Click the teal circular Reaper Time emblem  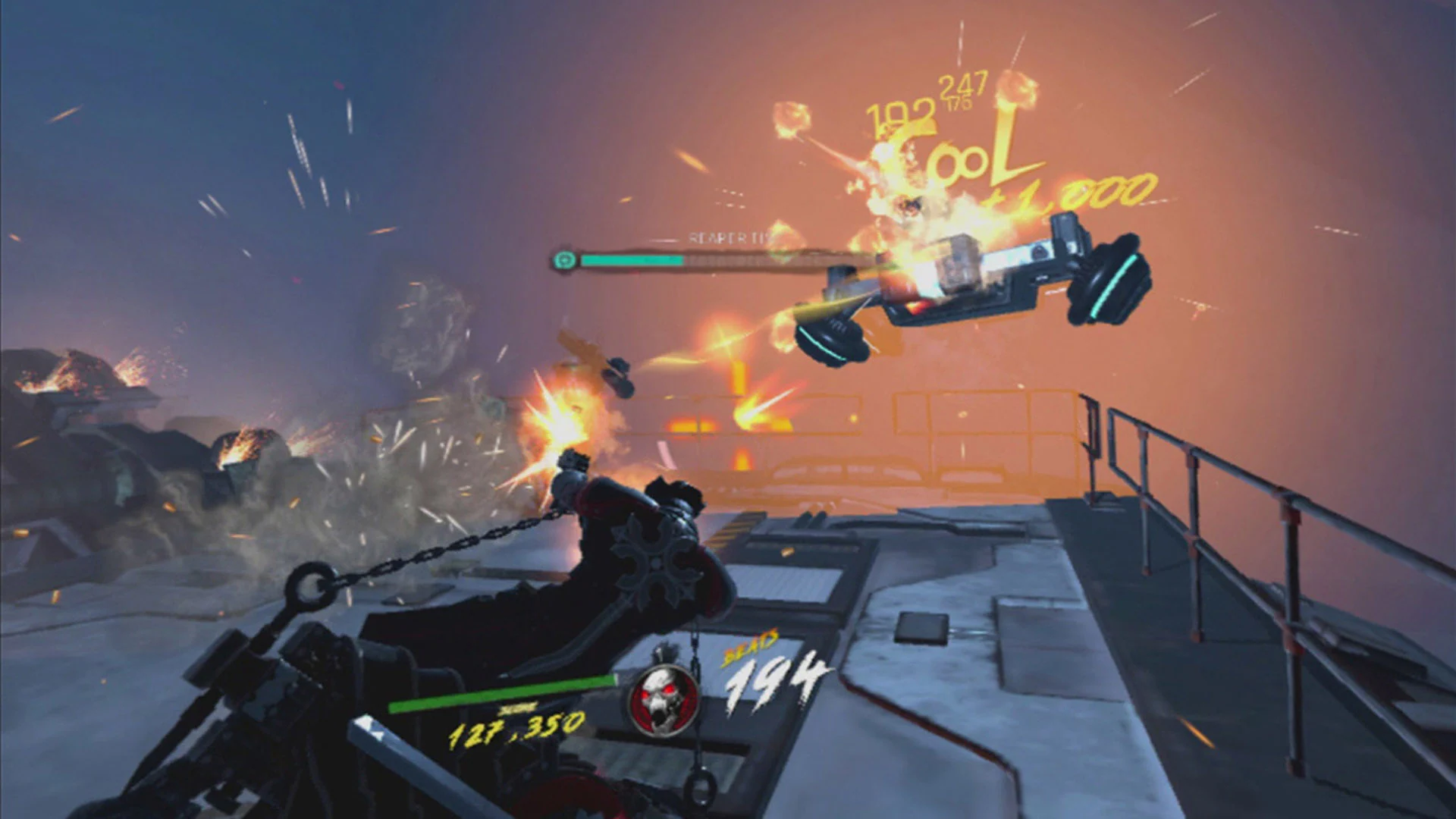[x=566, y=261]
